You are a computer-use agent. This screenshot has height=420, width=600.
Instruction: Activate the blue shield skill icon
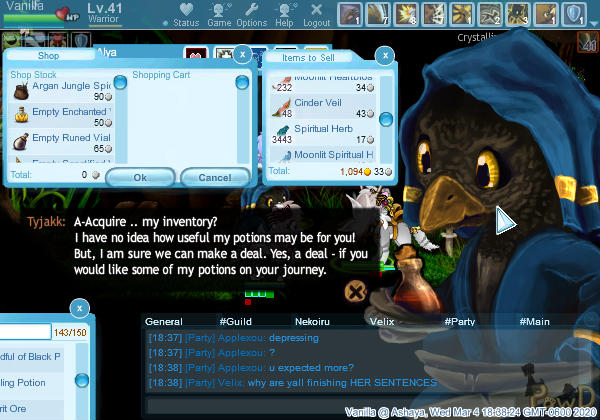pos(575,14)
